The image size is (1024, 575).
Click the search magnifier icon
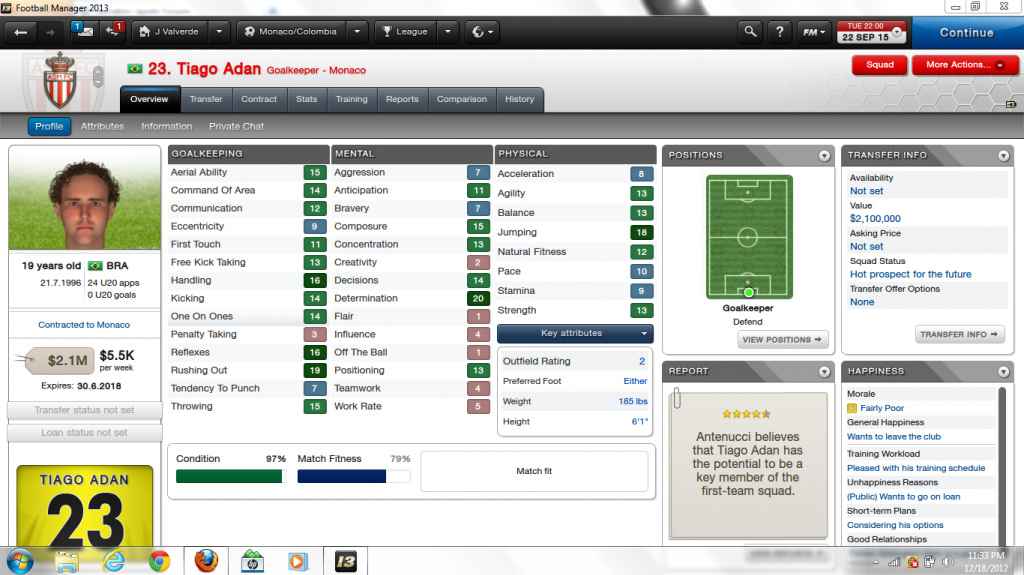click(x=749, y=32)
